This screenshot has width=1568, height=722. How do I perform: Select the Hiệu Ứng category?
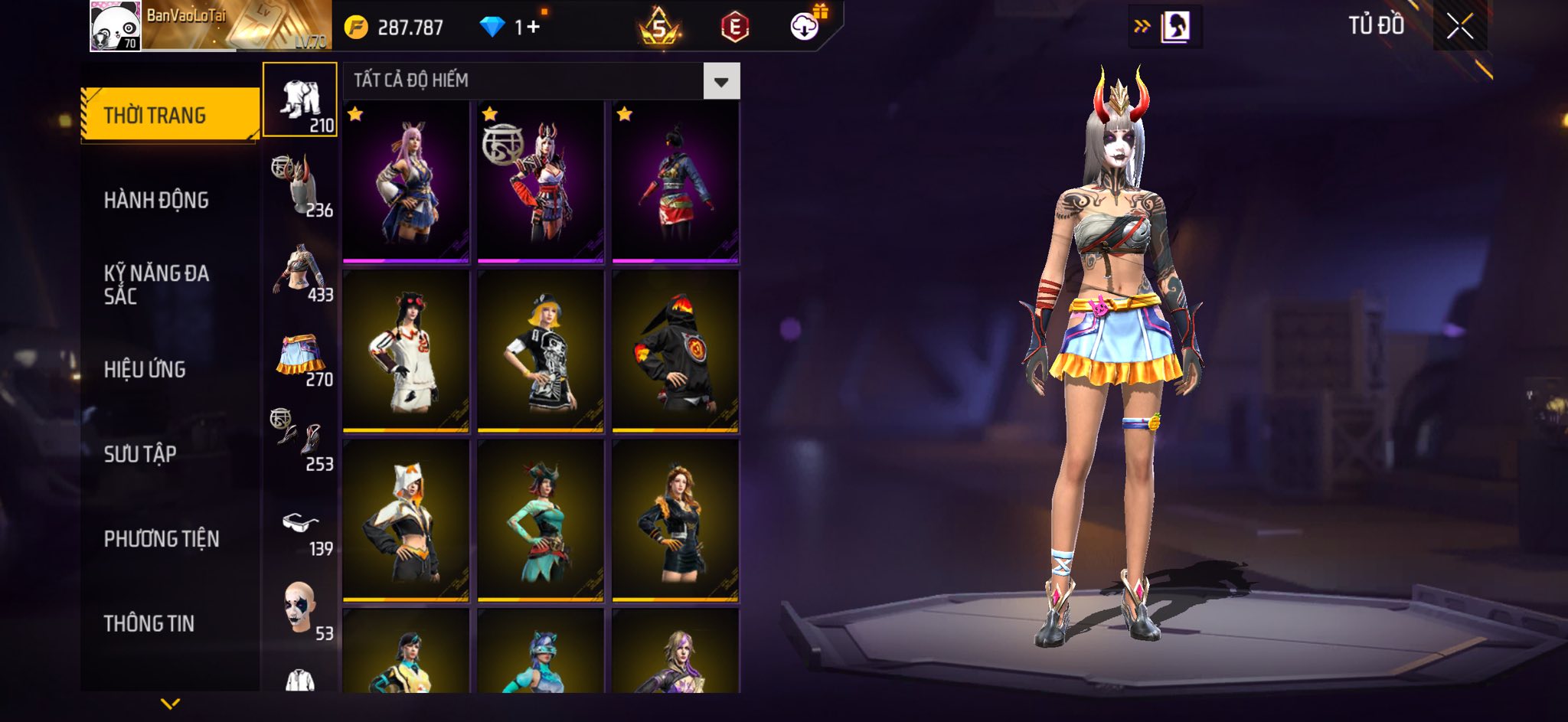tap(145, 370)
